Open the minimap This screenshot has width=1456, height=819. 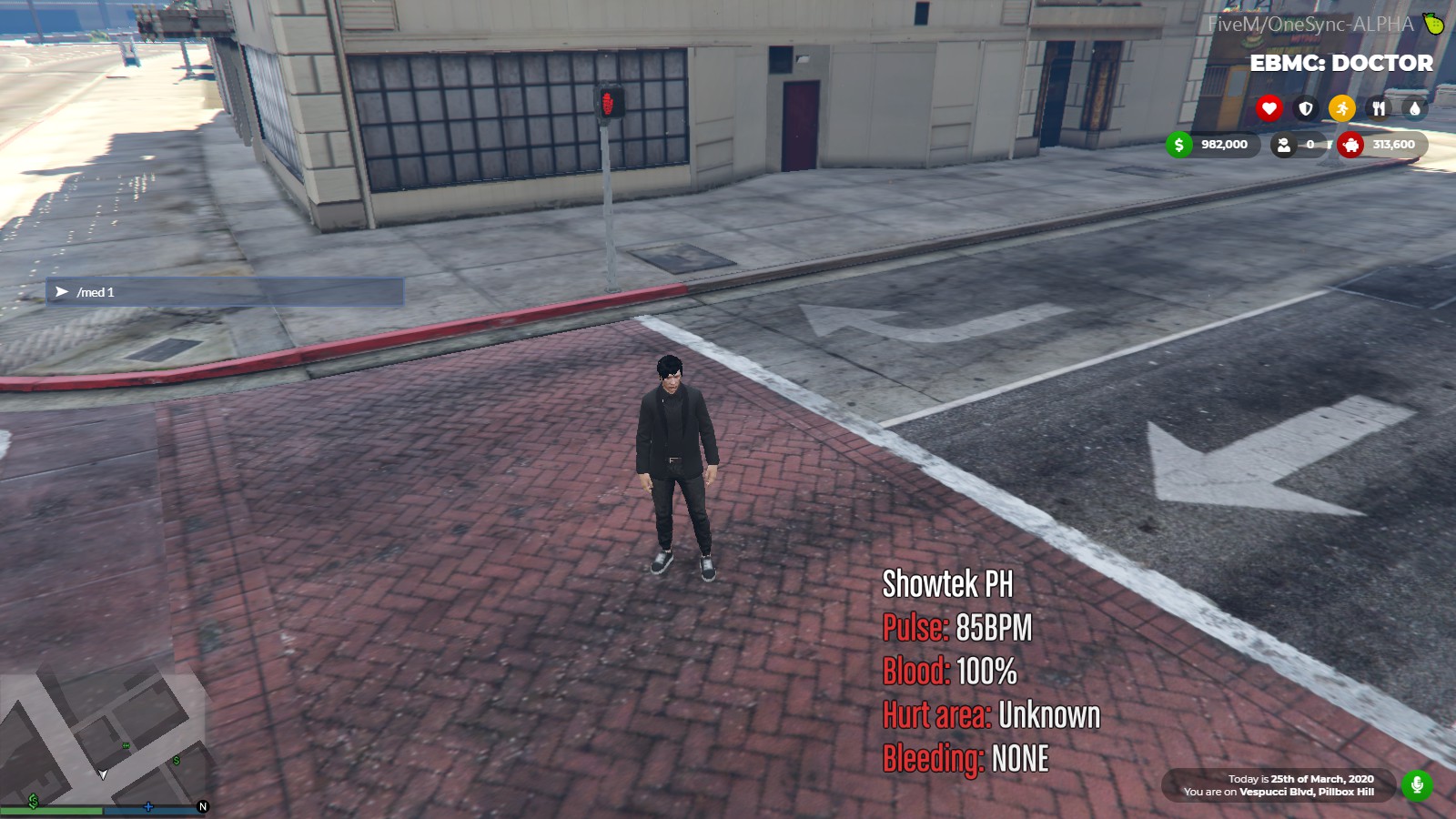[103, 737]
